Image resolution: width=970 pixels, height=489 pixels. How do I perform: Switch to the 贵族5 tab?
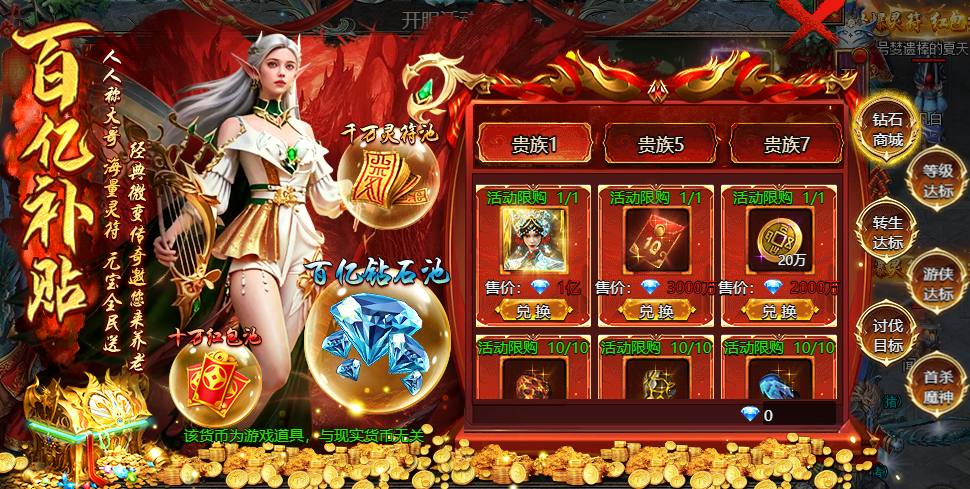pyautogui.click(x=660, y=145)
